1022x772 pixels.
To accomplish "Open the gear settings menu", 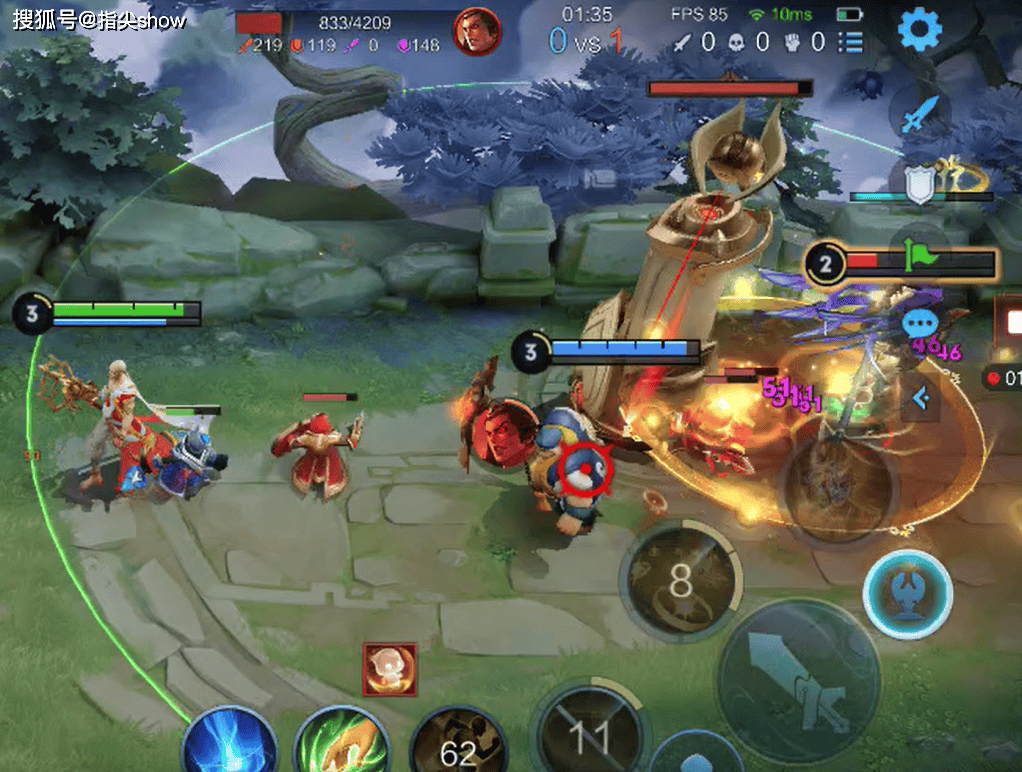I will pos(921,30).
